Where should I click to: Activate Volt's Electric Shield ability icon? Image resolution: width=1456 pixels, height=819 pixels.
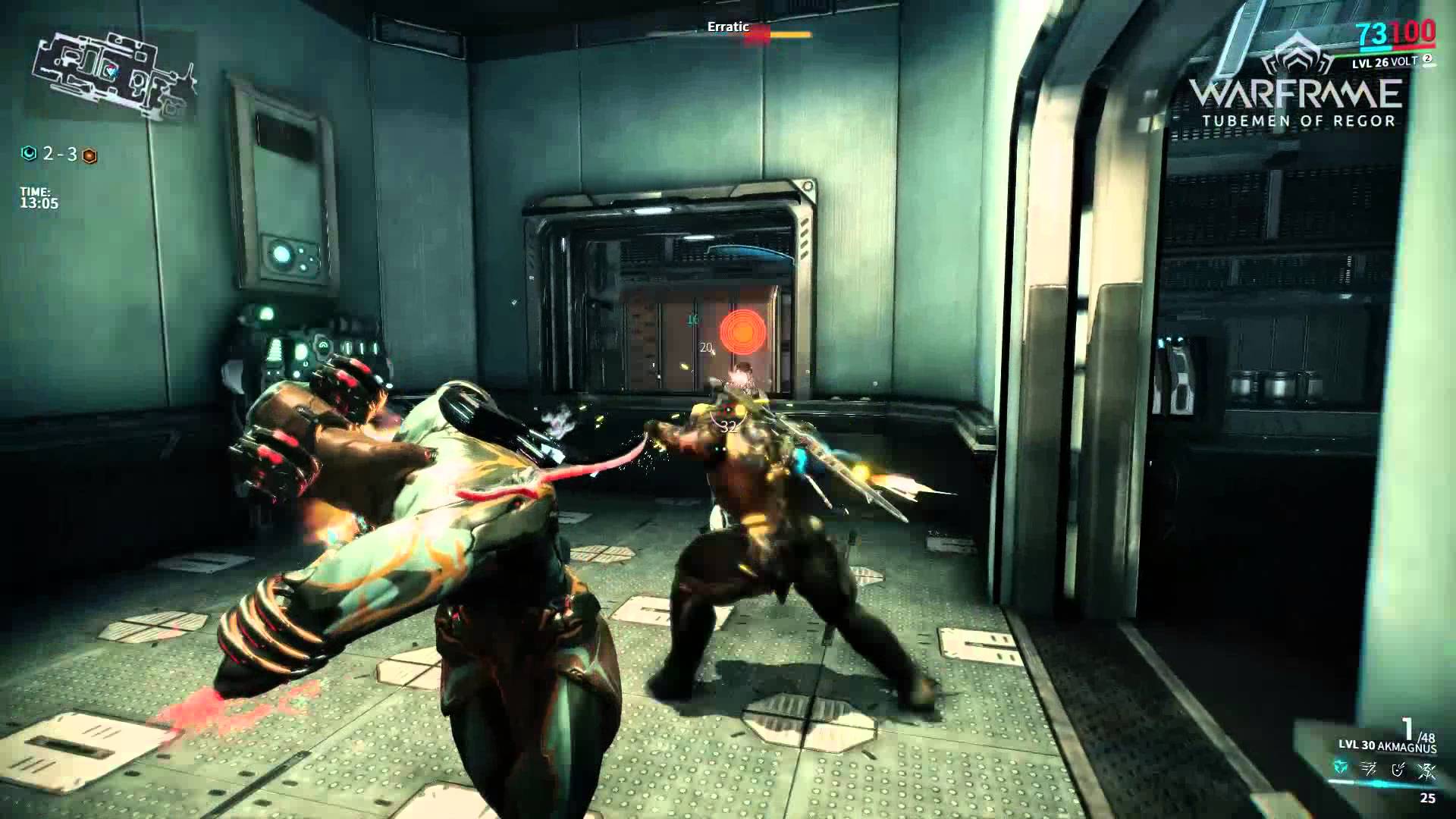1398,770
